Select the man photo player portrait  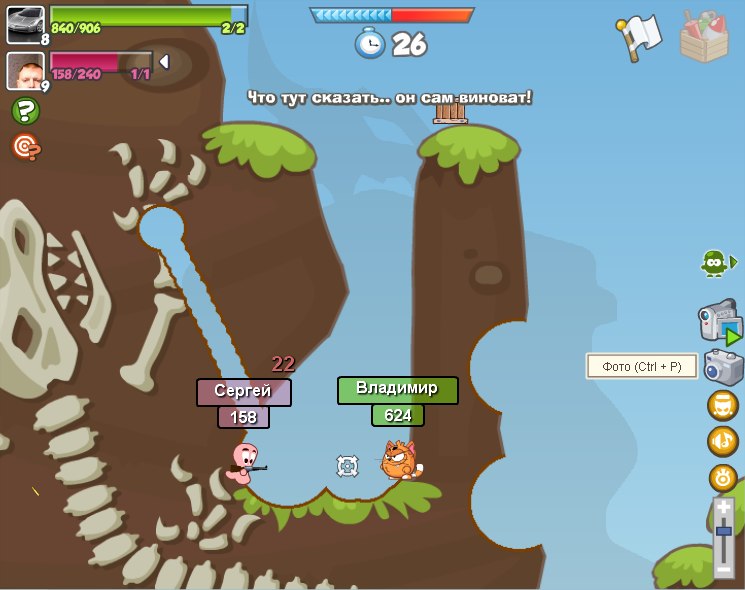(25, 70)
